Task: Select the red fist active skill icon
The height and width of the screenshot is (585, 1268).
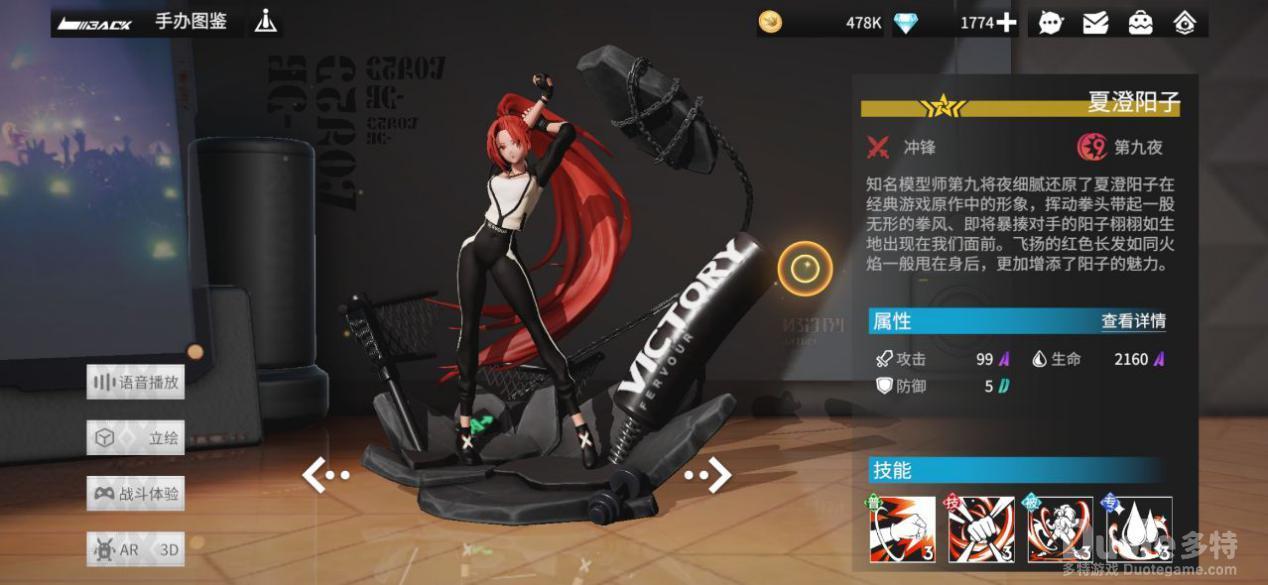Action: (x=981, y=529)
